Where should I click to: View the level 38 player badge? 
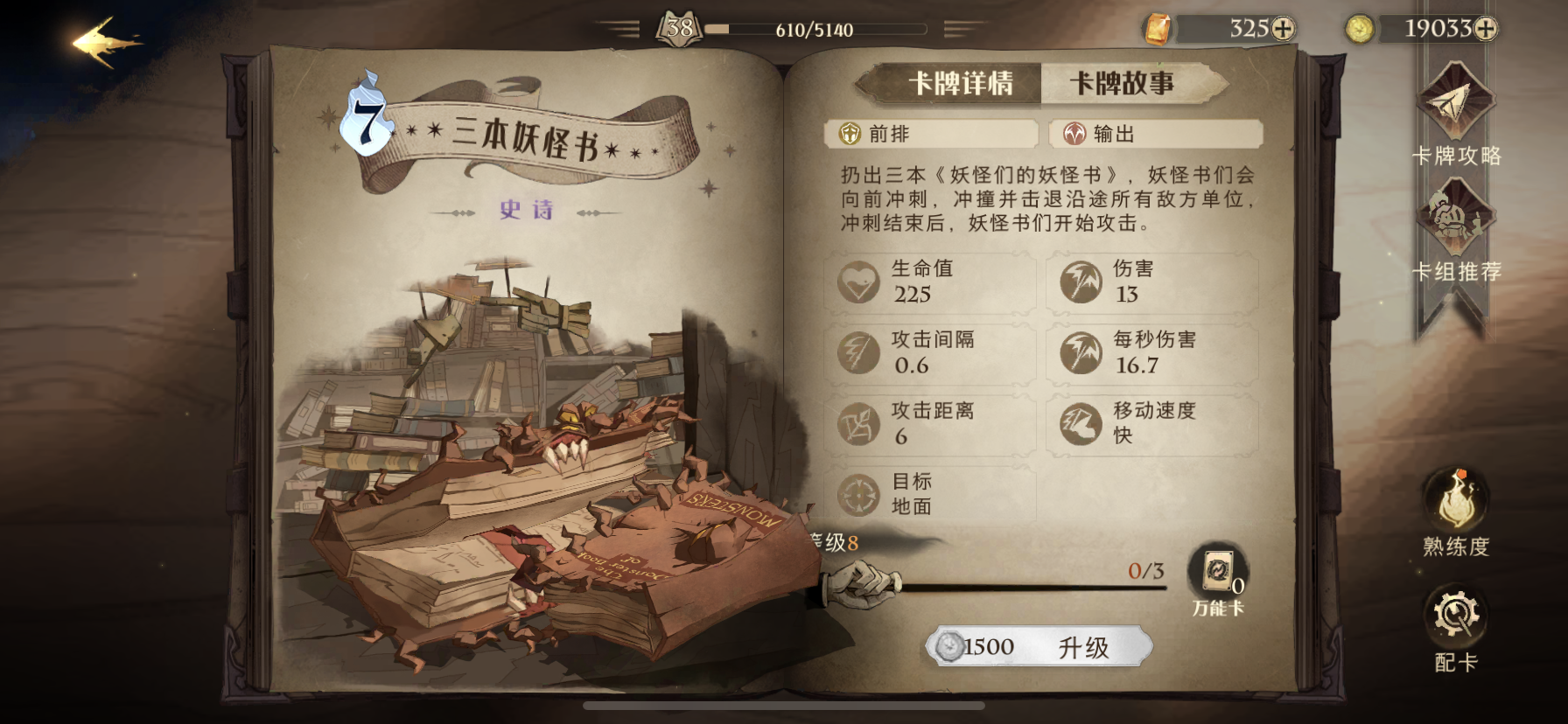pos(679,29)
